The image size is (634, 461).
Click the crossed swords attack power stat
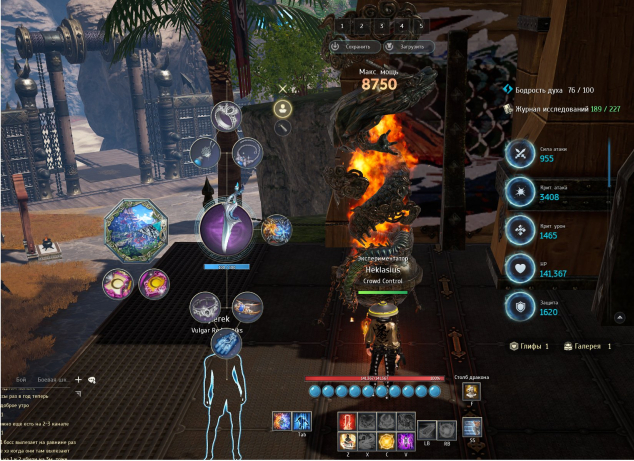520,153
